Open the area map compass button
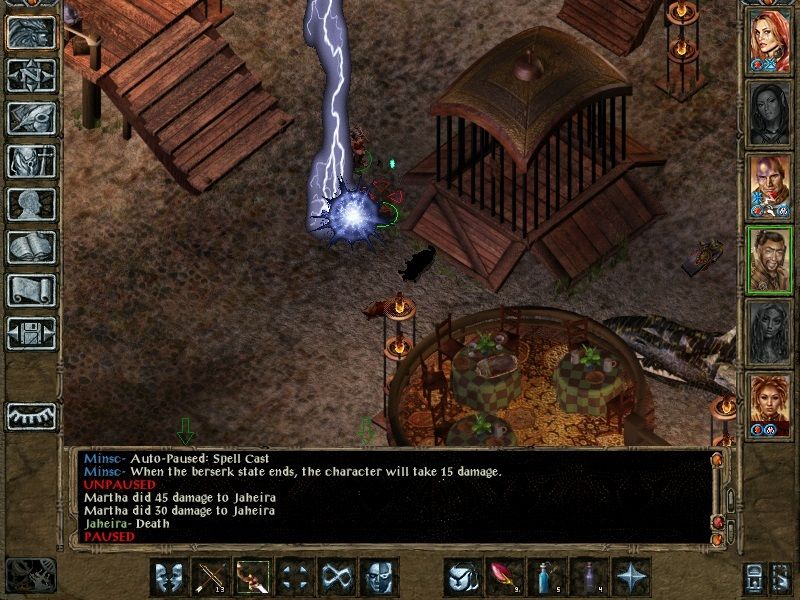The image size is (800, 600). (31, 75)
